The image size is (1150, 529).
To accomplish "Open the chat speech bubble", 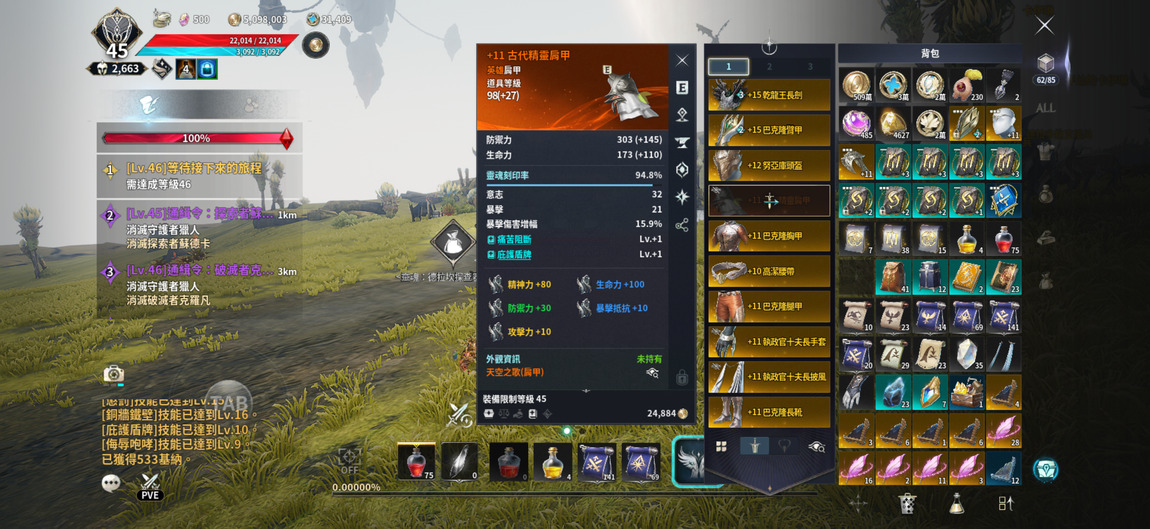I will pos(112,483).
